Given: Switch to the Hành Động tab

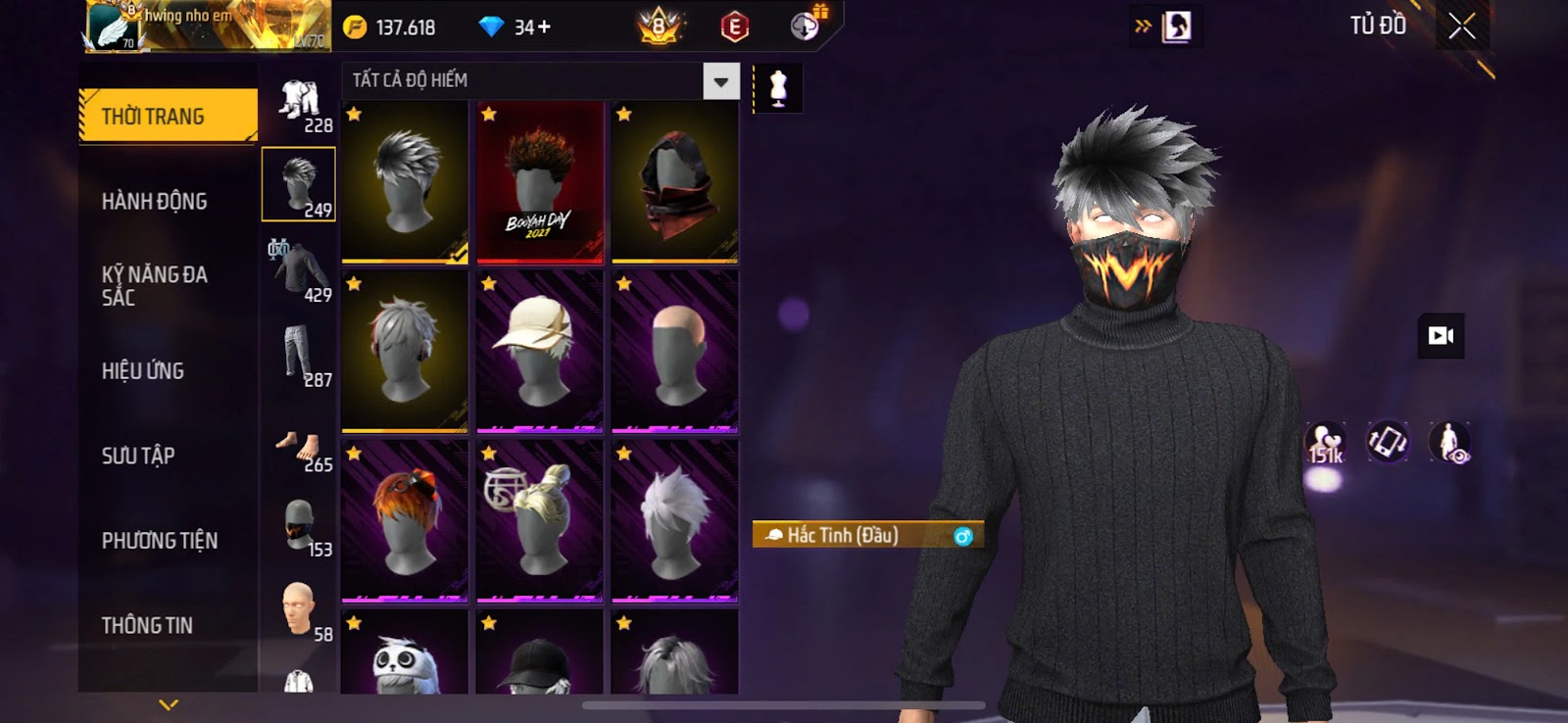Looking at the screenshot, I should pos(155,202).
